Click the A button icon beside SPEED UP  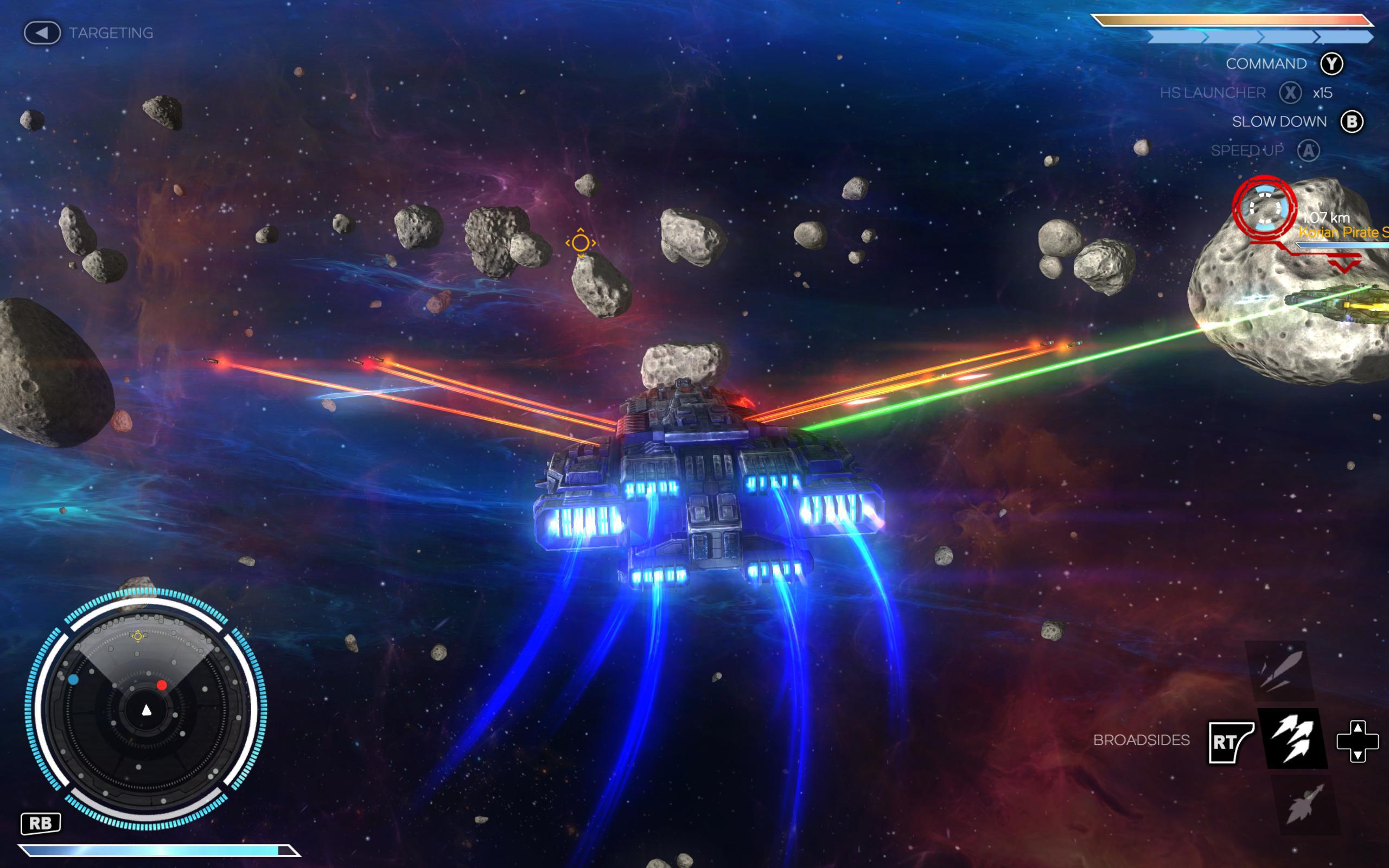(1309, 150)
